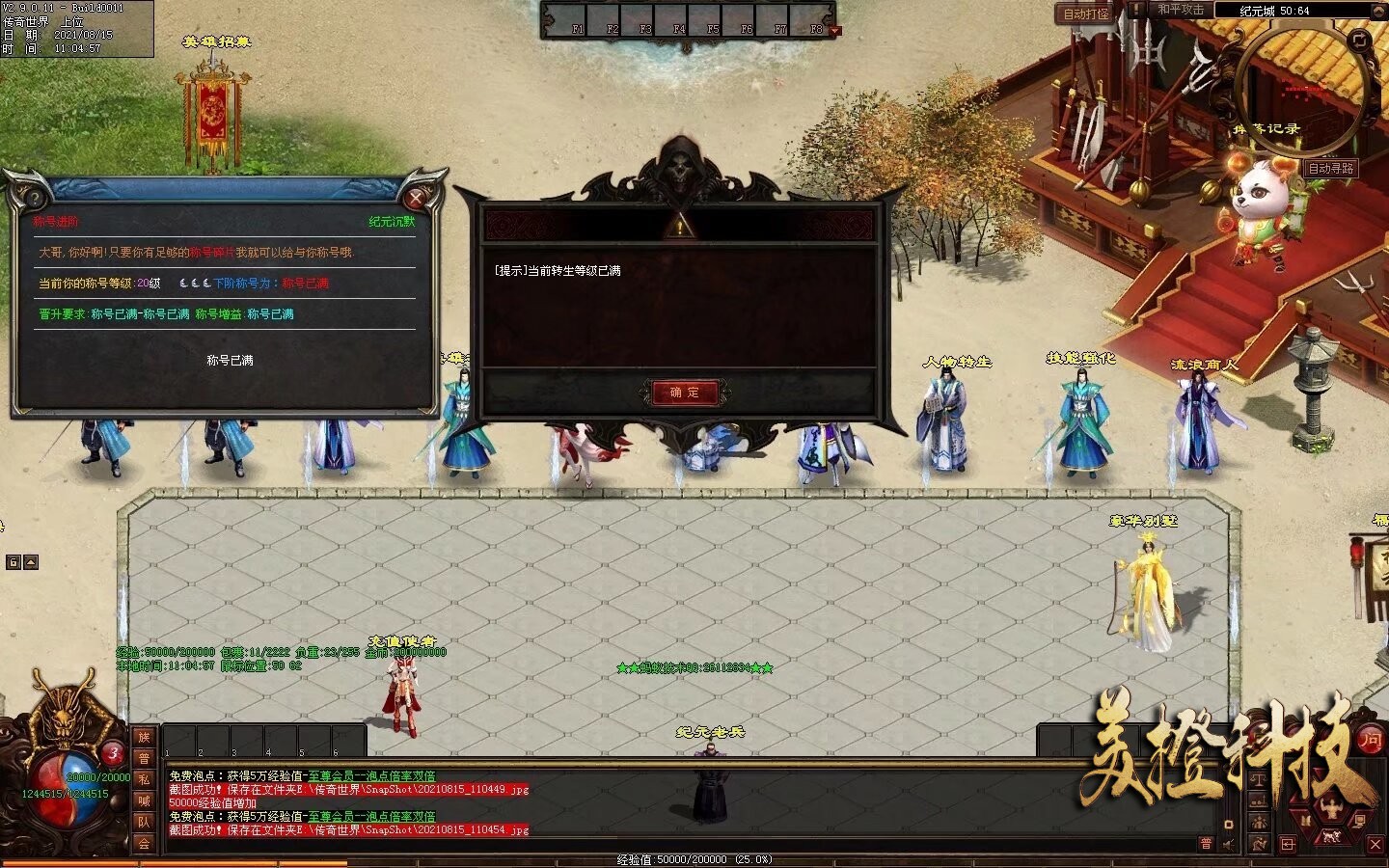Open the red 问 help button
The width and height of the screenshot is (1389, 868).
point(1370,740)
